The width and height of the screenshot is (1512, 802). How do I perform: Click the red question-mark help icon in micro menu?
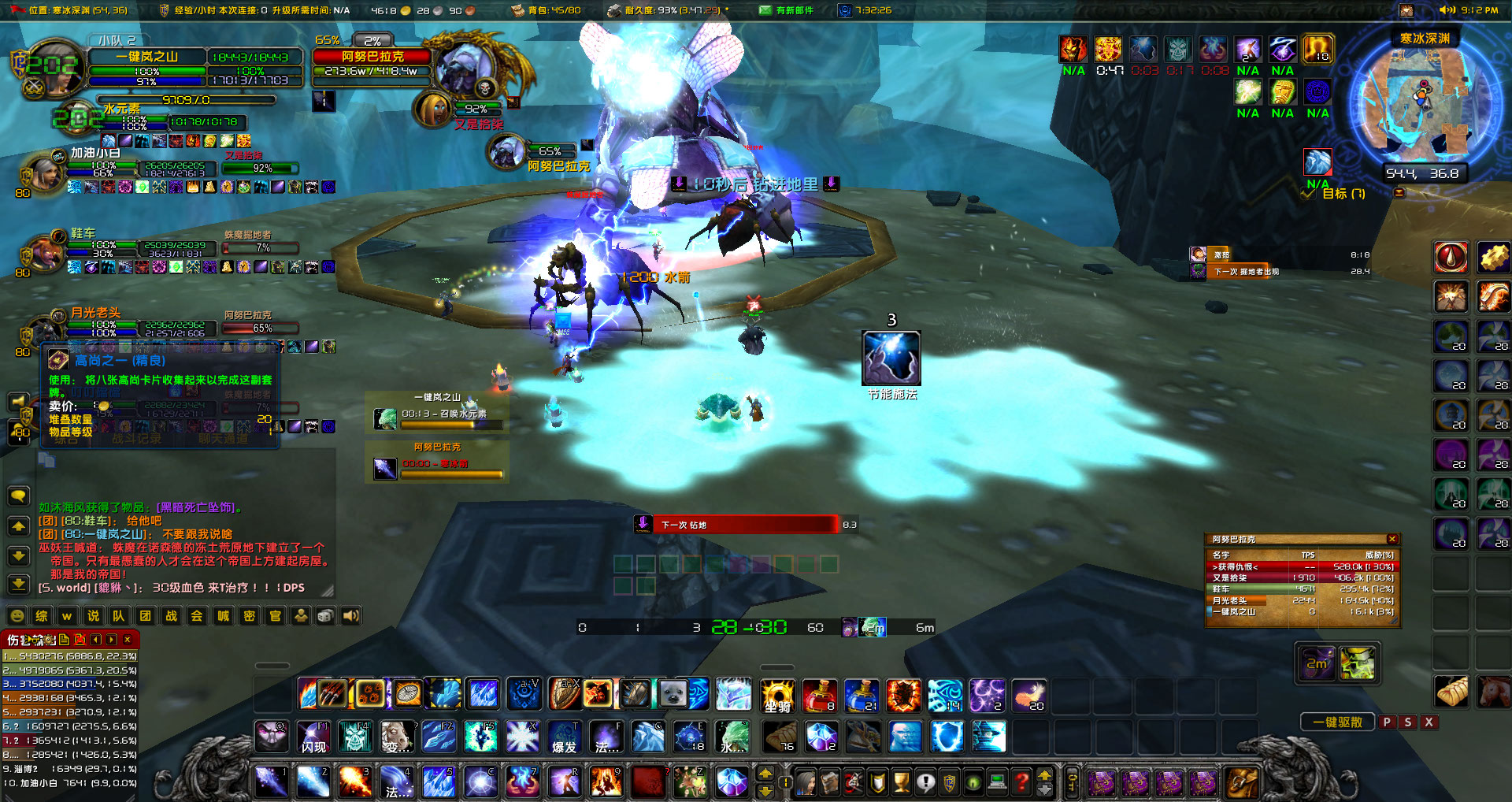click(x=1021, y=782)
